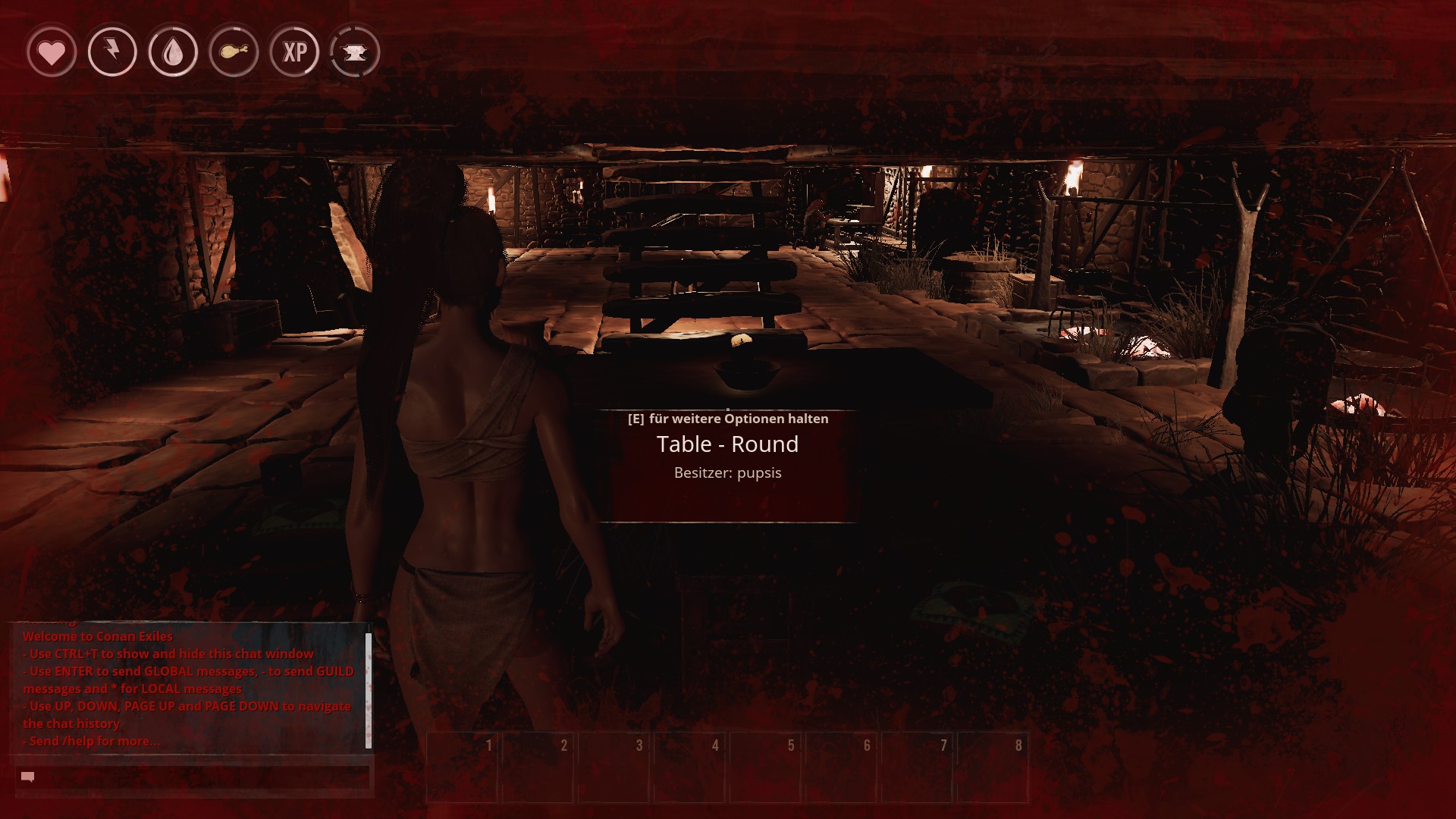1456x819 pixels.
Task: Choose hotbar slot number 4
Action: [x=690, y=767]
